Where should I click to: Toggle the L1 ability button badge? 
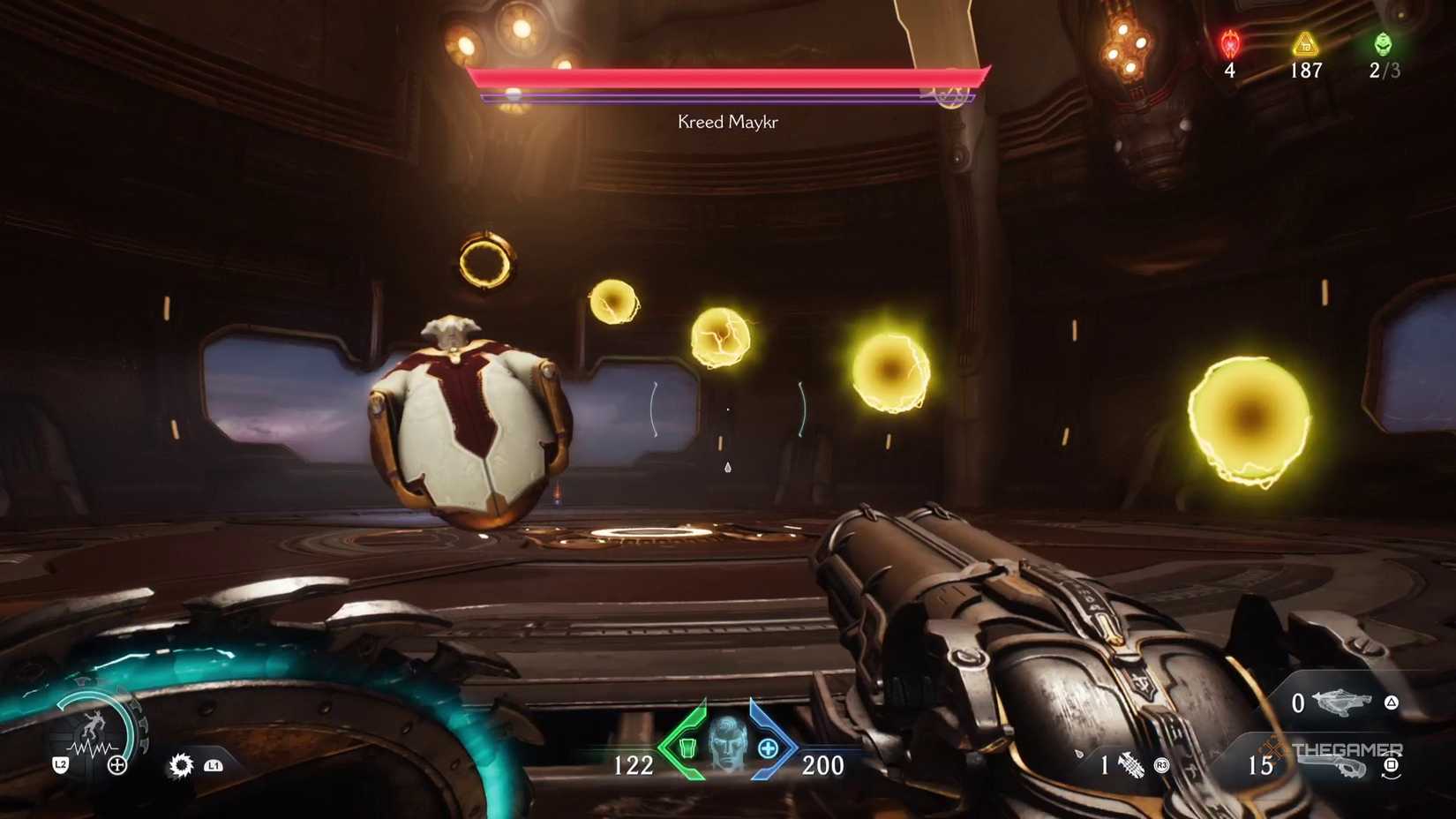pyautogui.click(x=215, y=766)
